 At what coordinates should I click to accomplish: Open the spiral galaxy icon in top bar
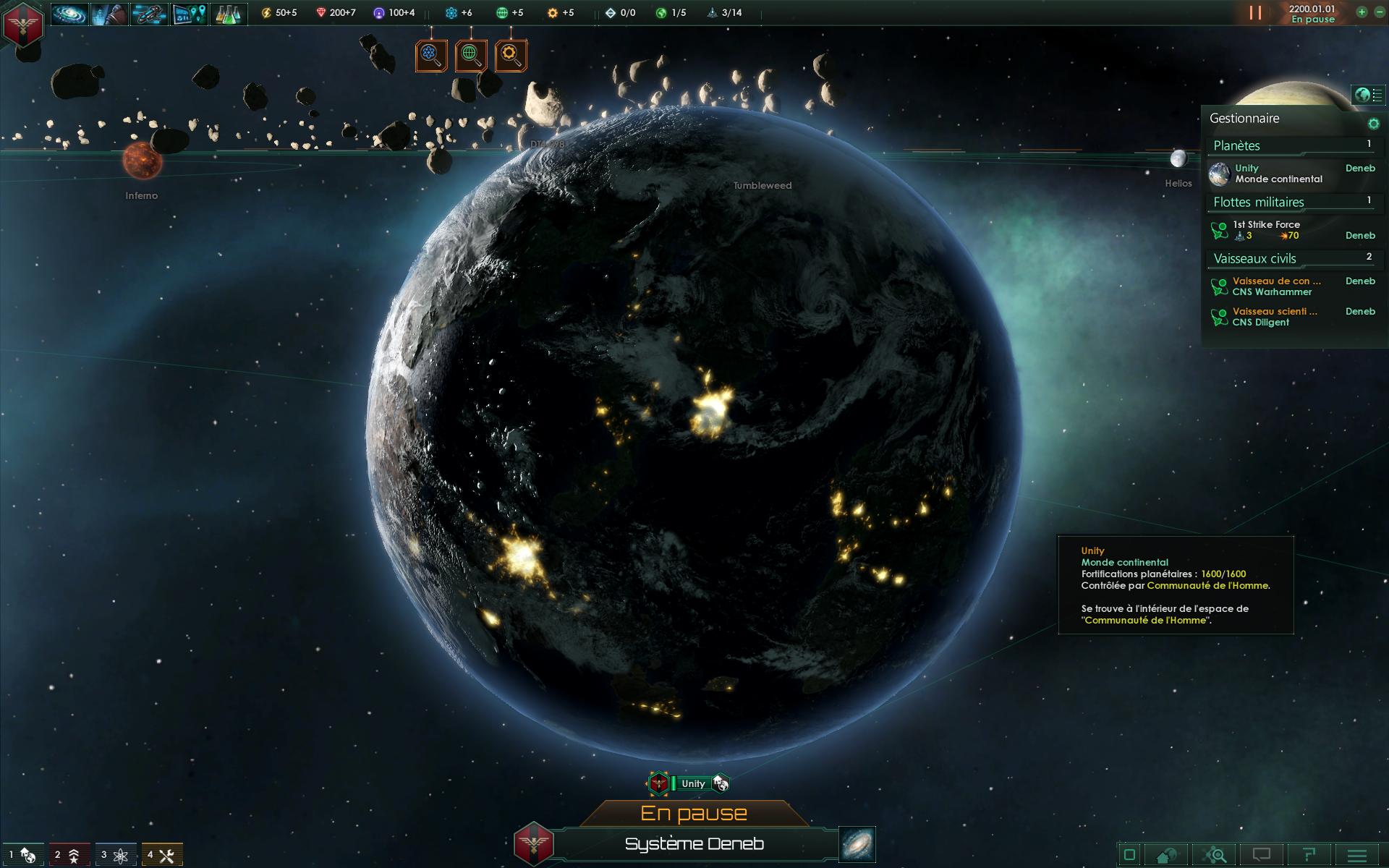coord(69,13)
